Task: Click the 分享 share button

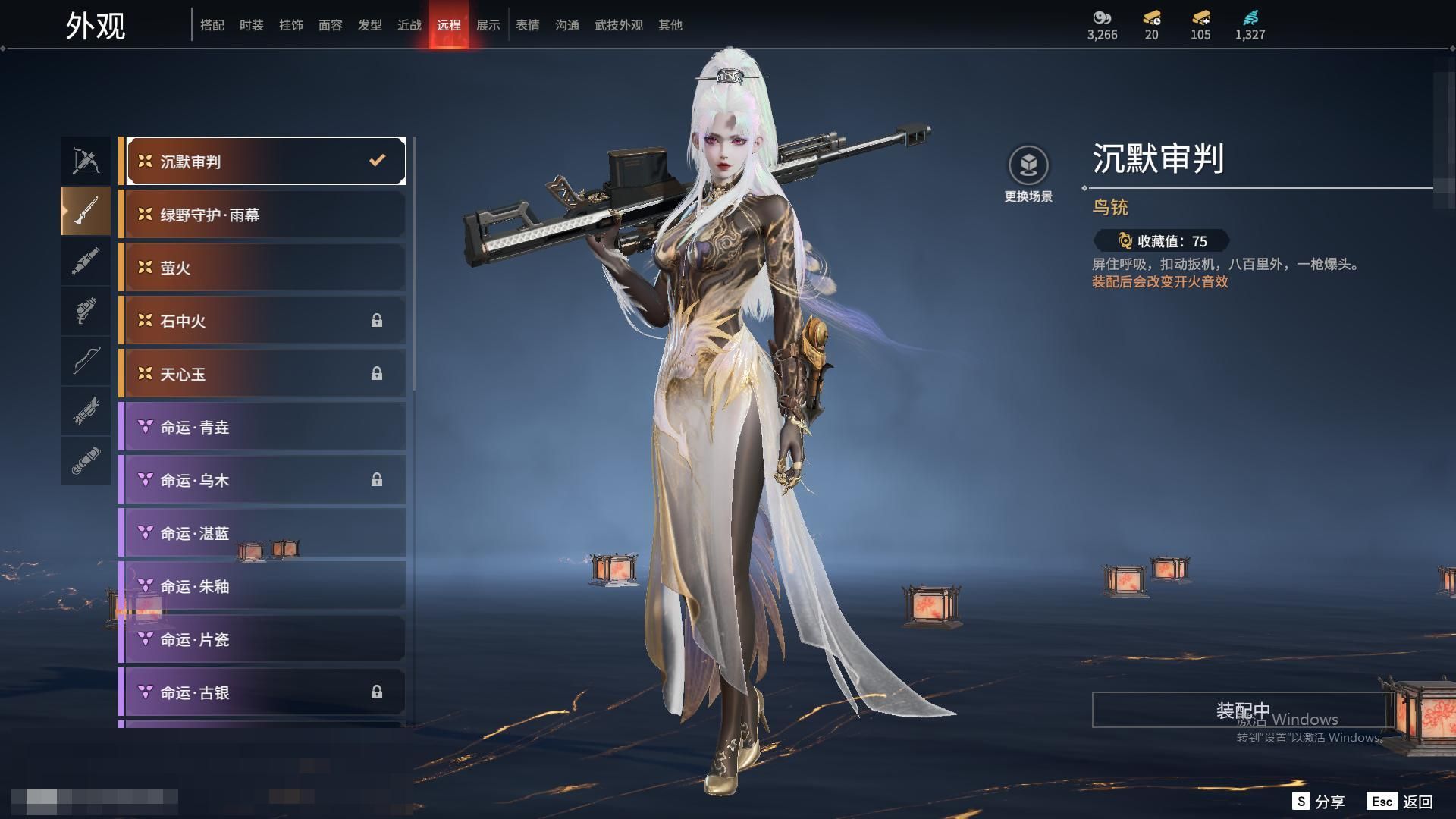Action: (x=1319, y=801)
